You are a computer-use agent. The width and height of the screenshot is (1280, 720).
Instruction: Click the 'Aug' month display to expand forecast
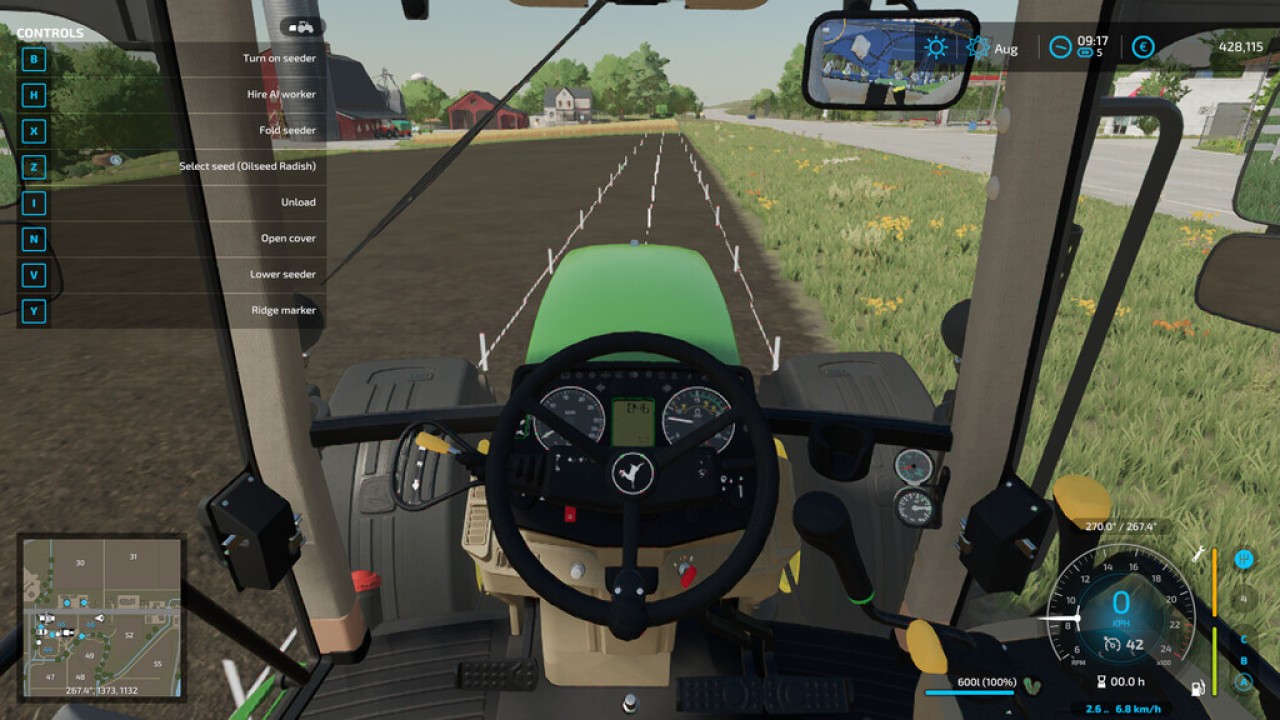[x=1005, y=47]
